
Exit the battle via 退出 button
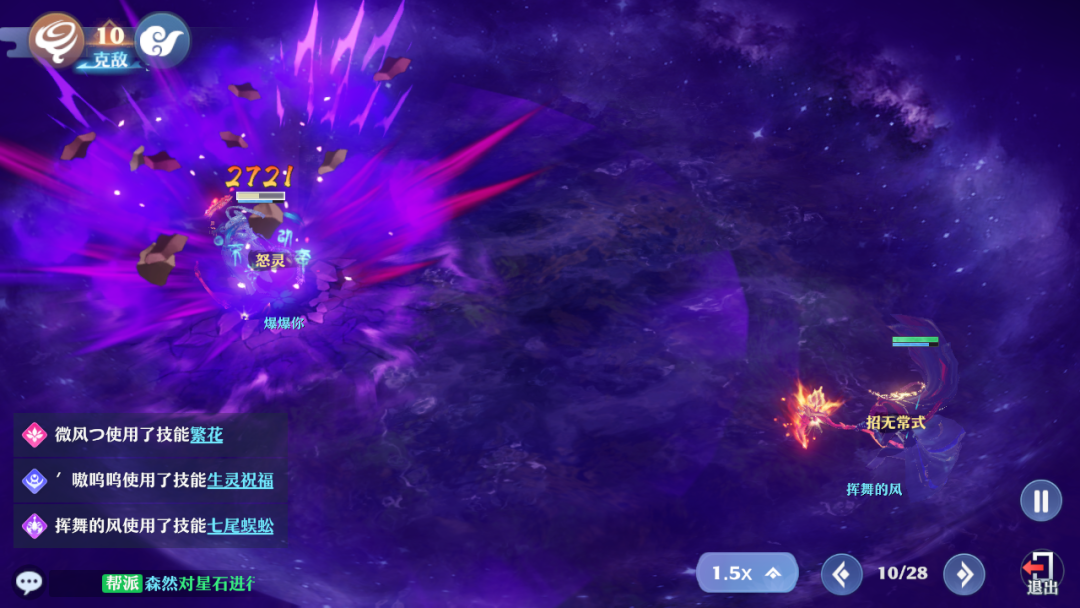(1042, 574)
